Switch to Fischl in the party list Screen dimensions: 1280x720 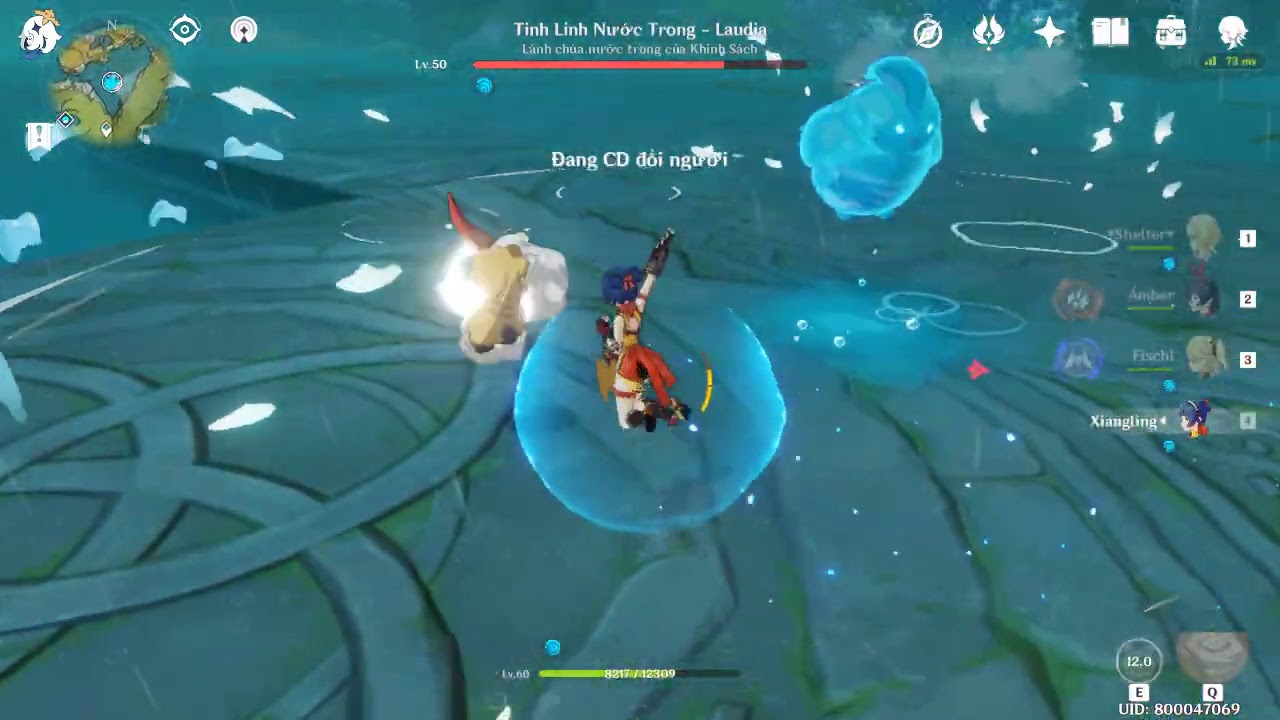coord(1203,359)
